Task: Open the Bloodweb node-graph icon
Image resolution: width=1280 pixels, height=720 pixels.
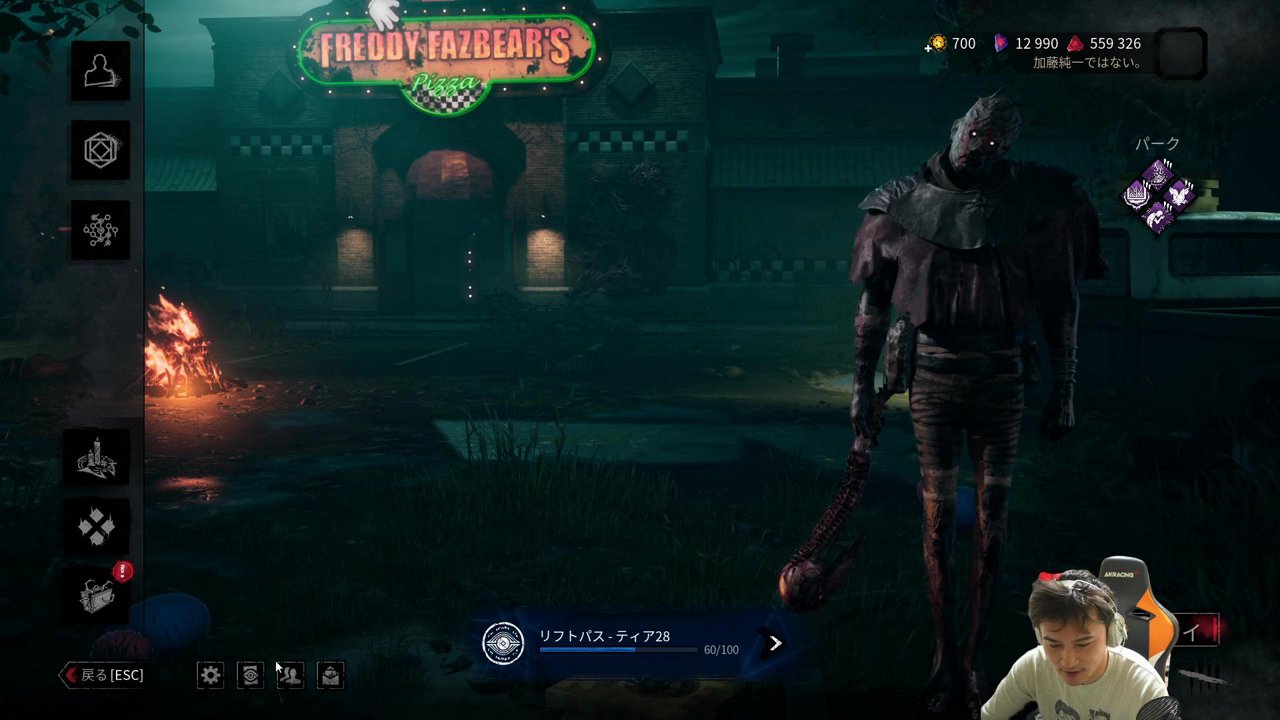Action: click(x=100, y=231)
